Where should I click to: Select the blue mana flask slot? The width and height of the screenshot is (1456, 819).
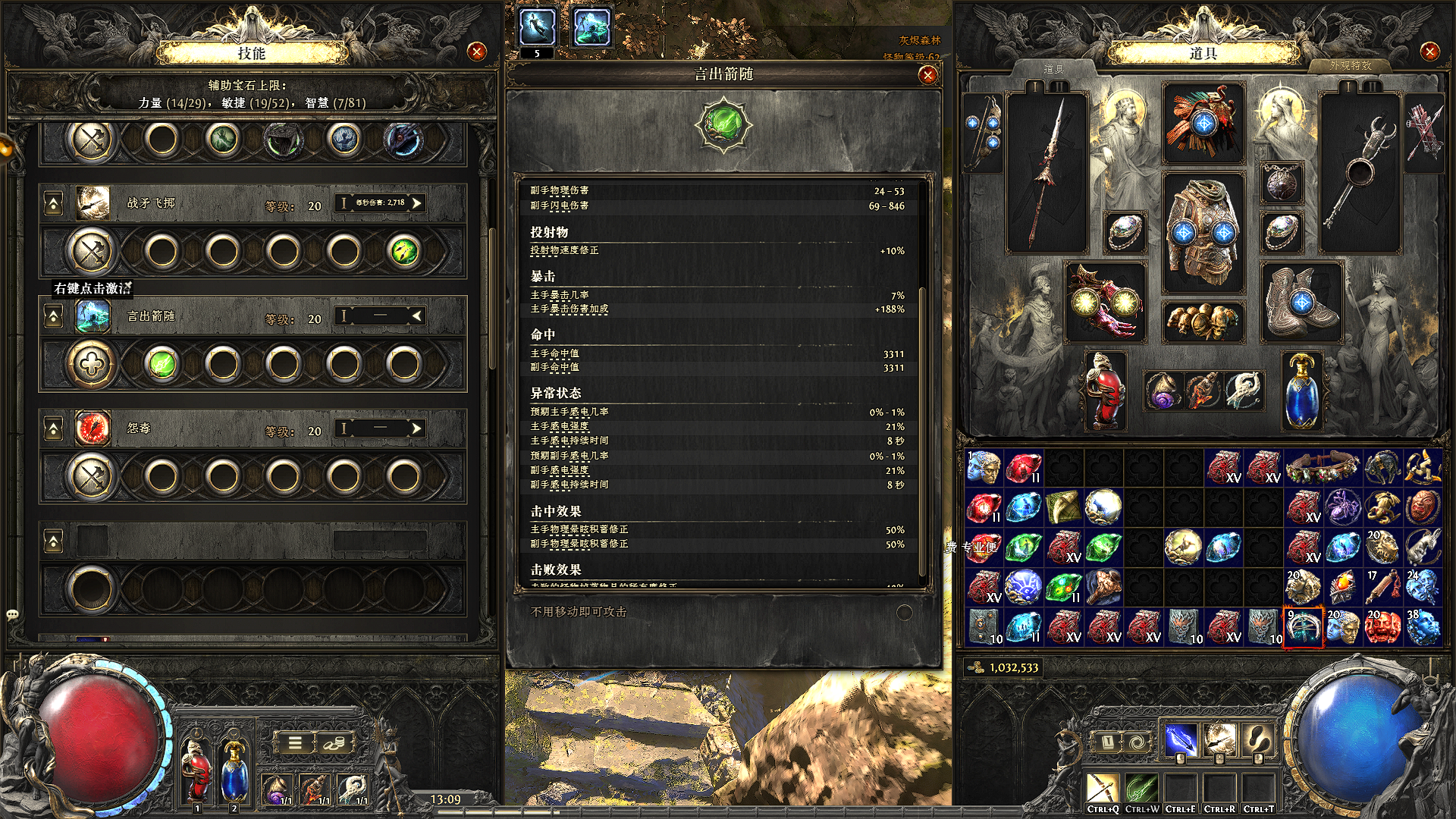pos(1301,391)
